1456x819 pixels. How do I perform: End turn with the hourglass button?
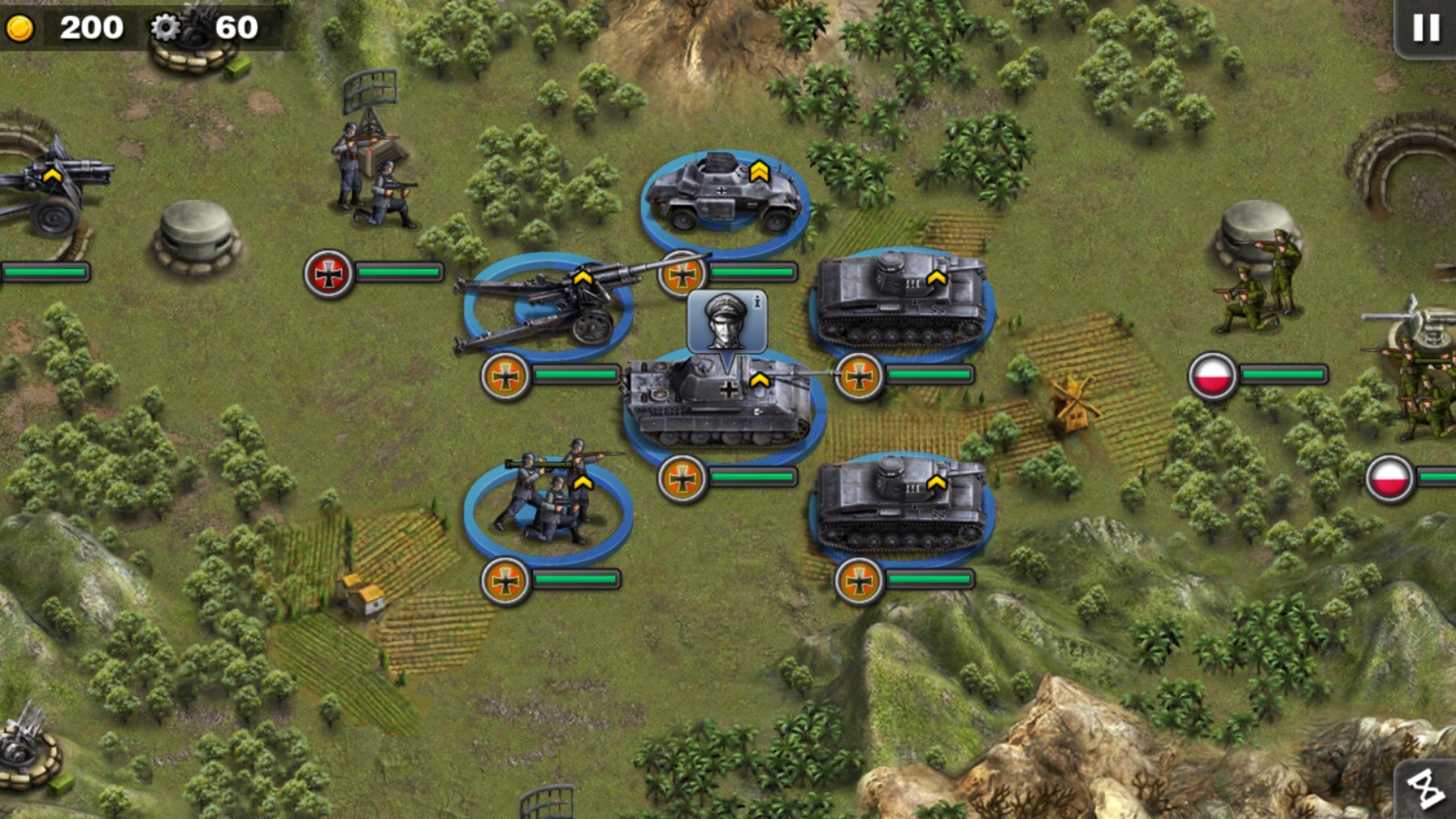1426,788
